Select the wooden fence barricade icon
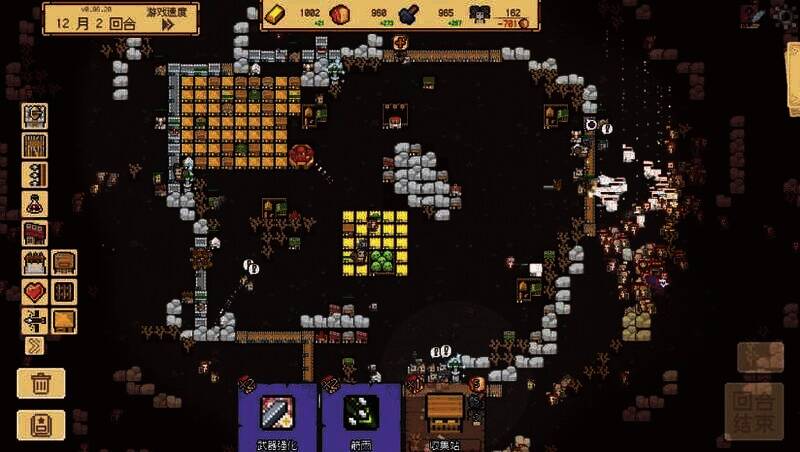Image resolution: width=800 pixels, height=452 pixels. click(35, 263)
